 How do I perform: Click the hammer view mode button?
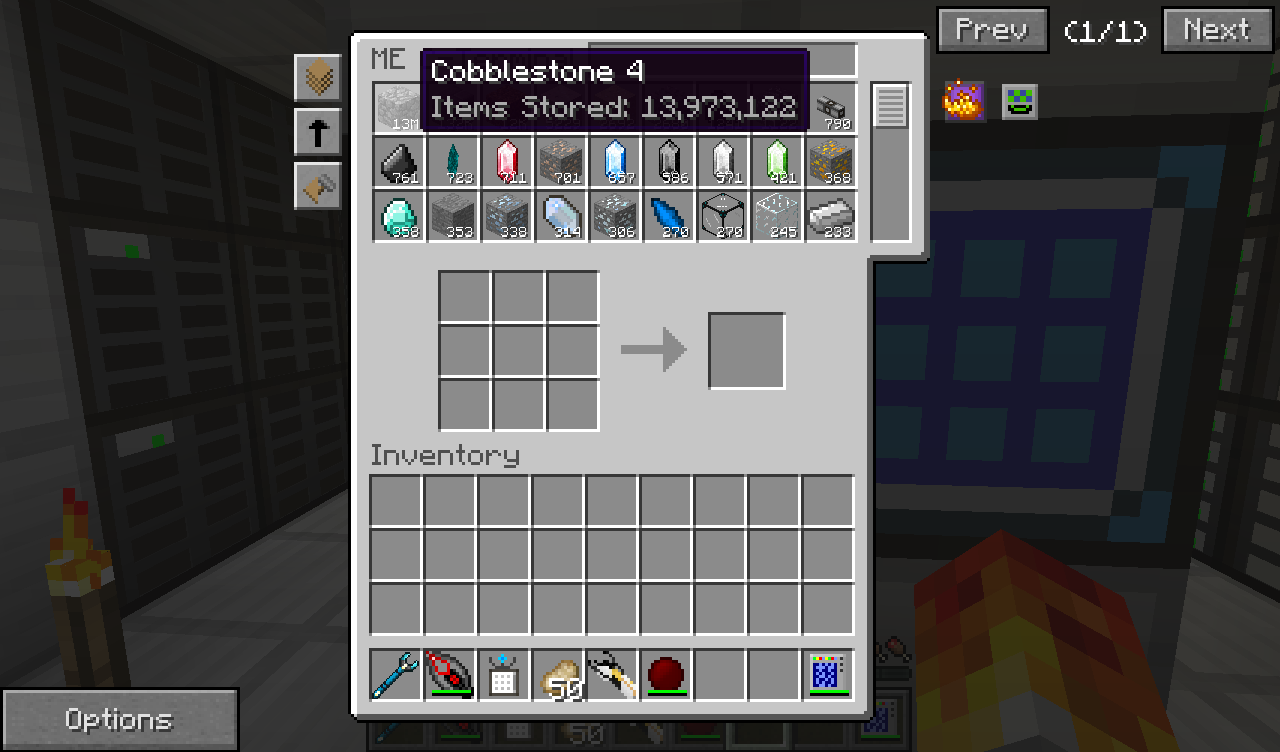[318, 186]
